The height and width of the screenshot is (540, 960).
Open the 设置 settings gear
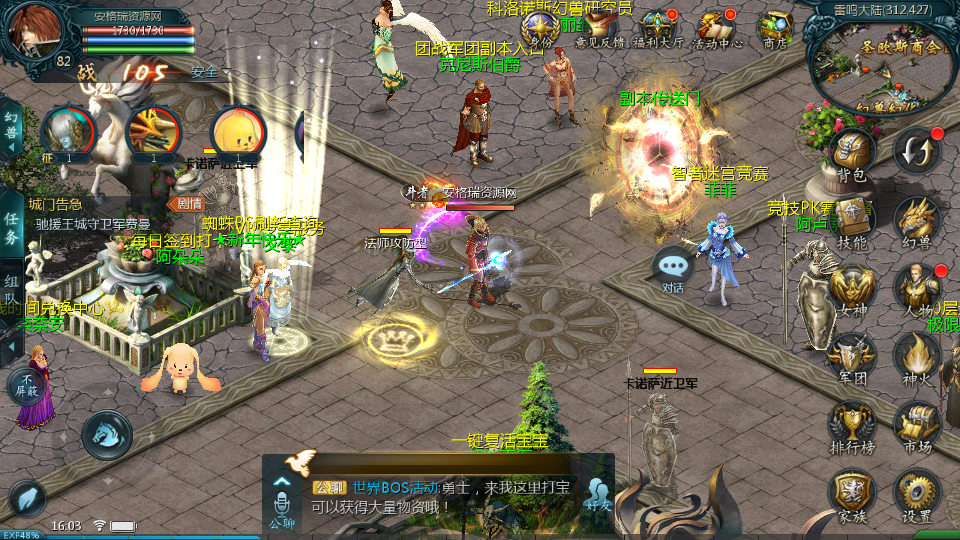click(x=916, y=493)
